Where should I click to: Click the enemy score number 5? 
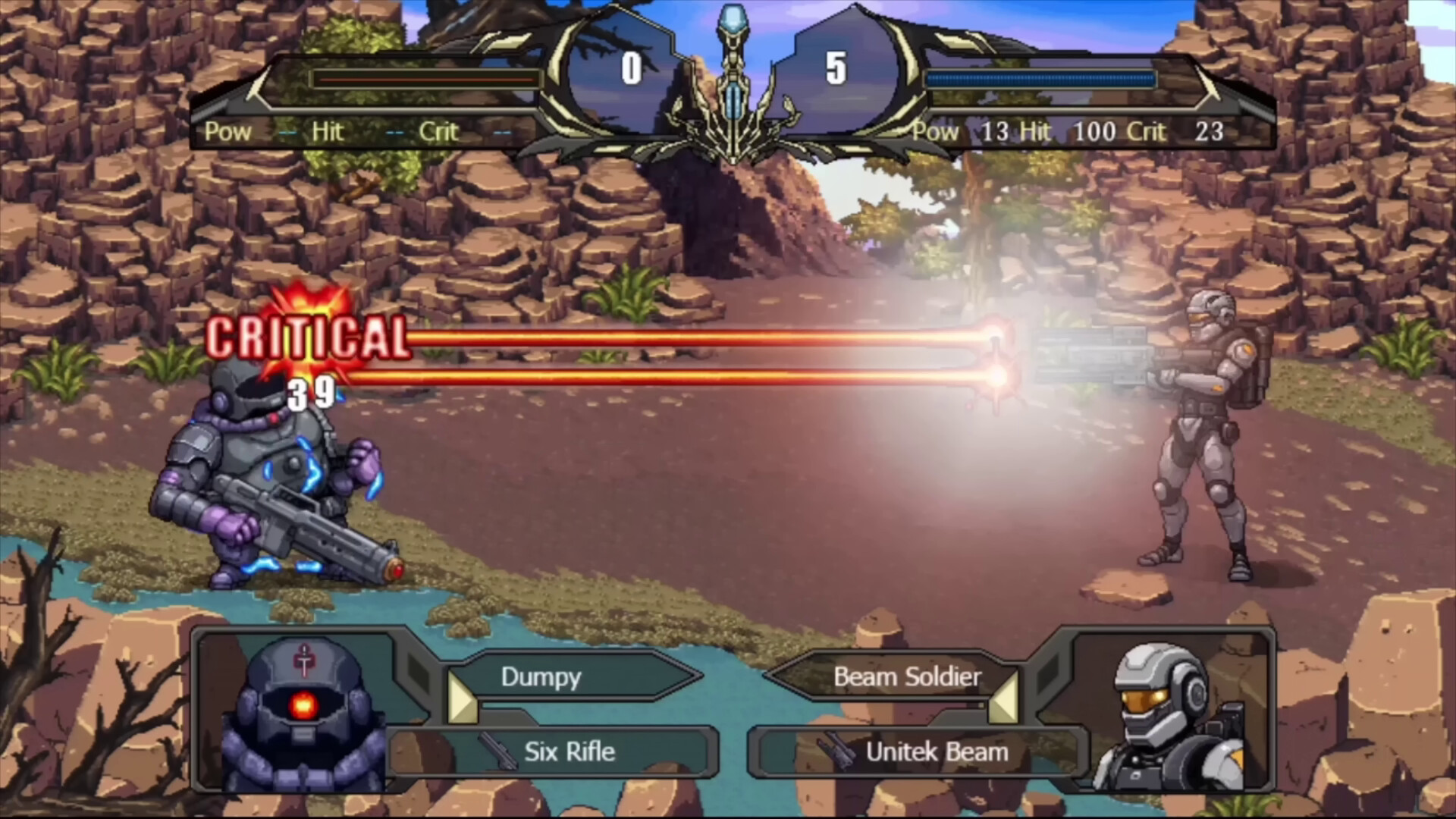pos(834,68)
